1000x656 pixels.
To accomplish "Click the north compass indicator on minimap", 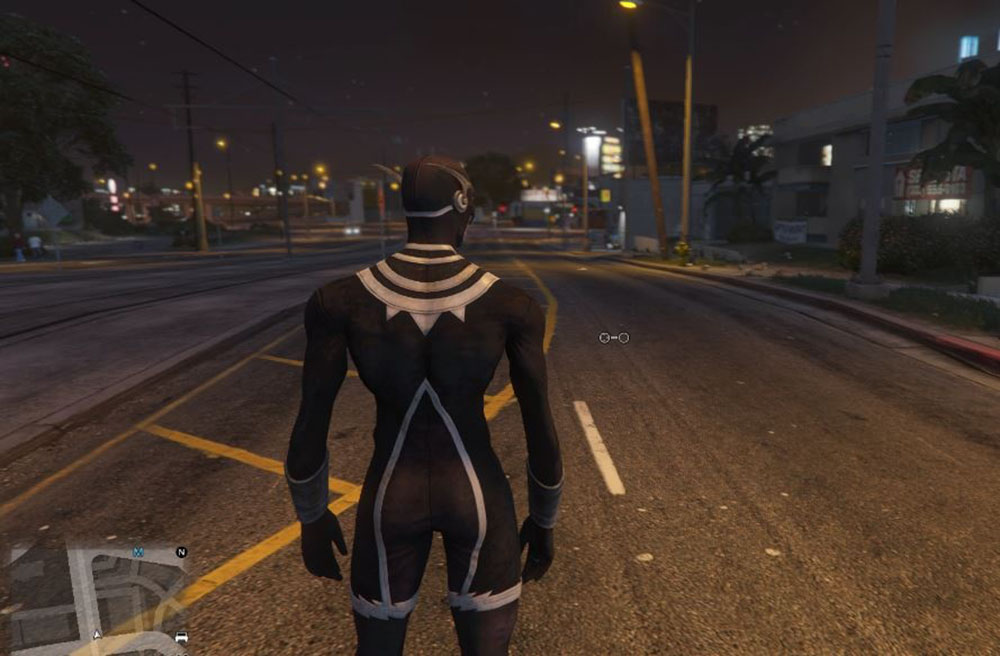I will [x=181, y=551].
